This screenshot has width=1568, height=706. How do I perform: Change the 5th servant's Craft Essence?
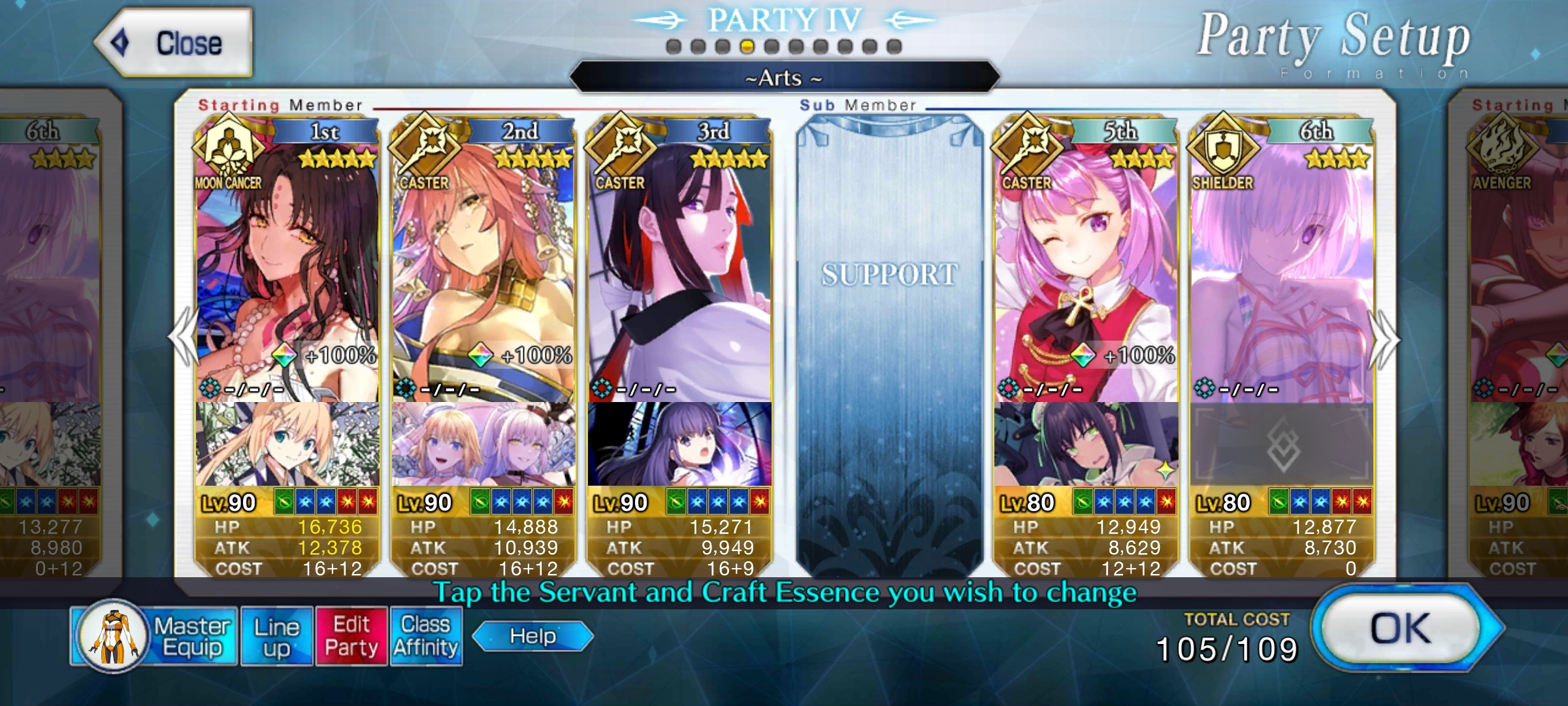1086,445
